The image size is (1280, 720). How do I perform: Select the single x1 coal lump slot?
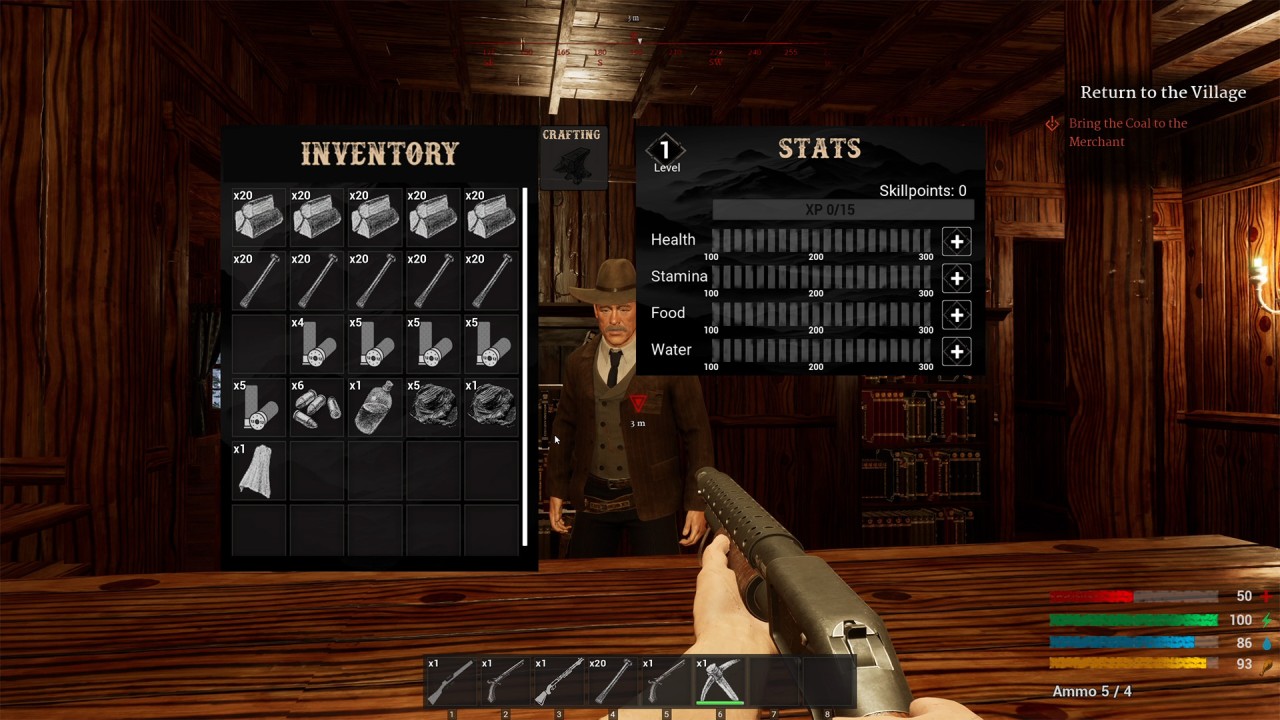point(491,408)
